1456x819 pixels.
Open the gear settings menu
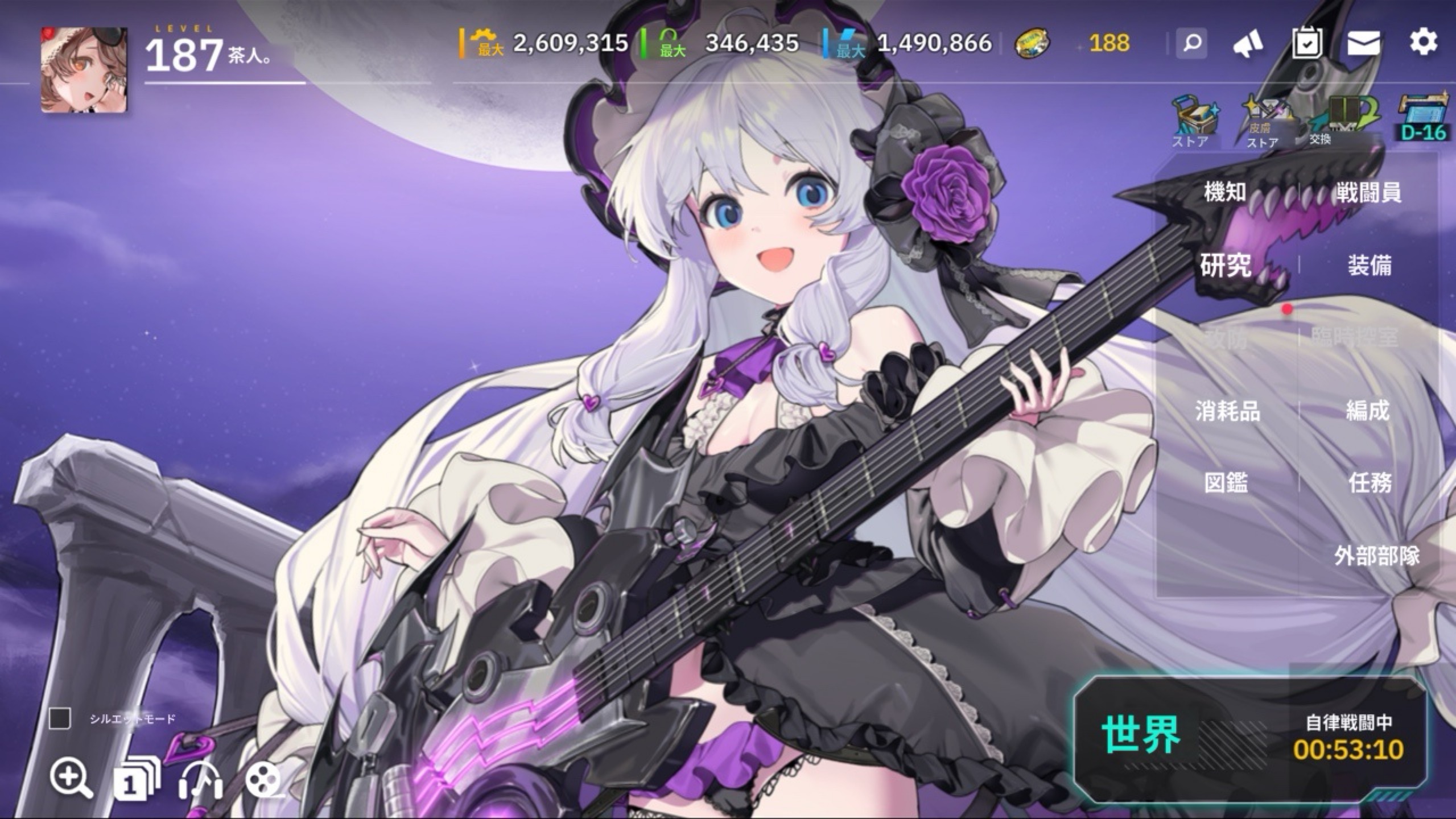pyautogui.click(x=1423, y=43)
